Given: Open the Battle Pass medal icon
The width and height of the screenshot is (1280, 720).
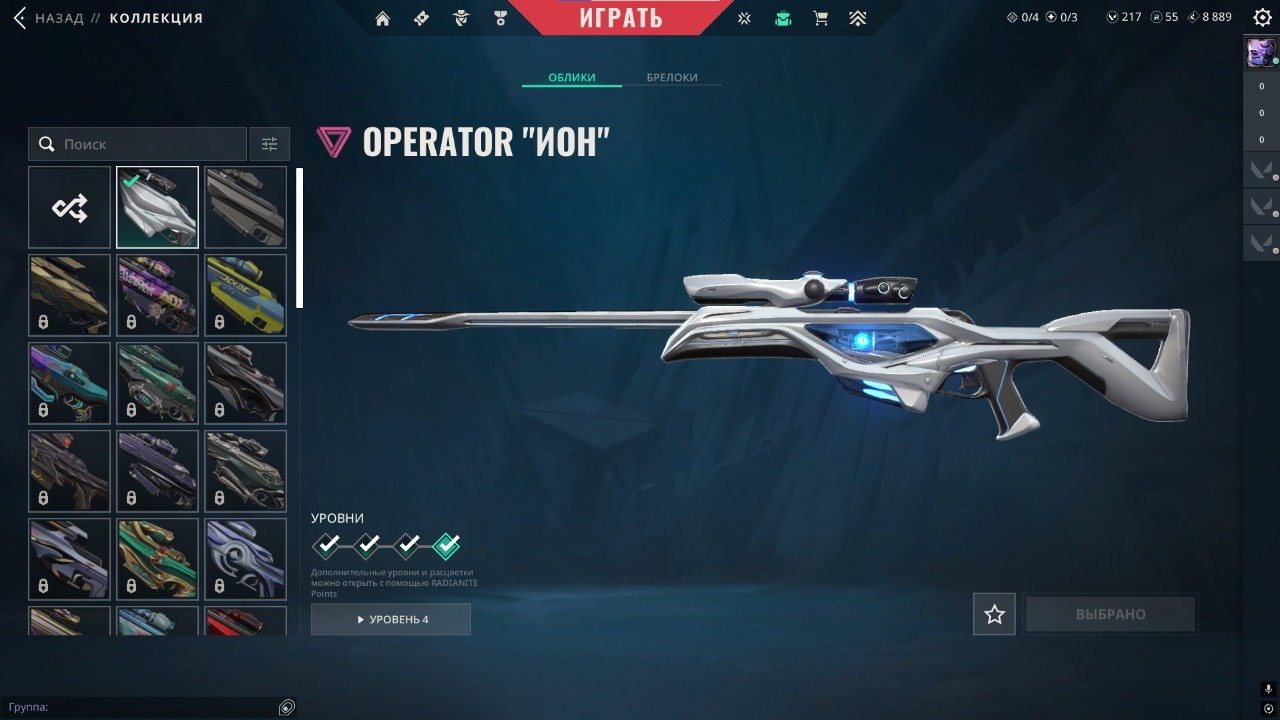Looking at the screenshot, I should pos(498,18).
